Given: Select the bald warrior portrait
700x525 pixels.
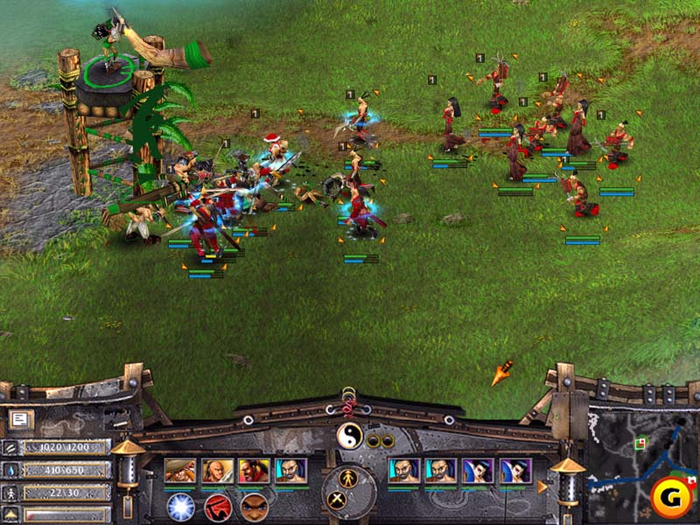Looking at the screenshot, I should 216,470.
